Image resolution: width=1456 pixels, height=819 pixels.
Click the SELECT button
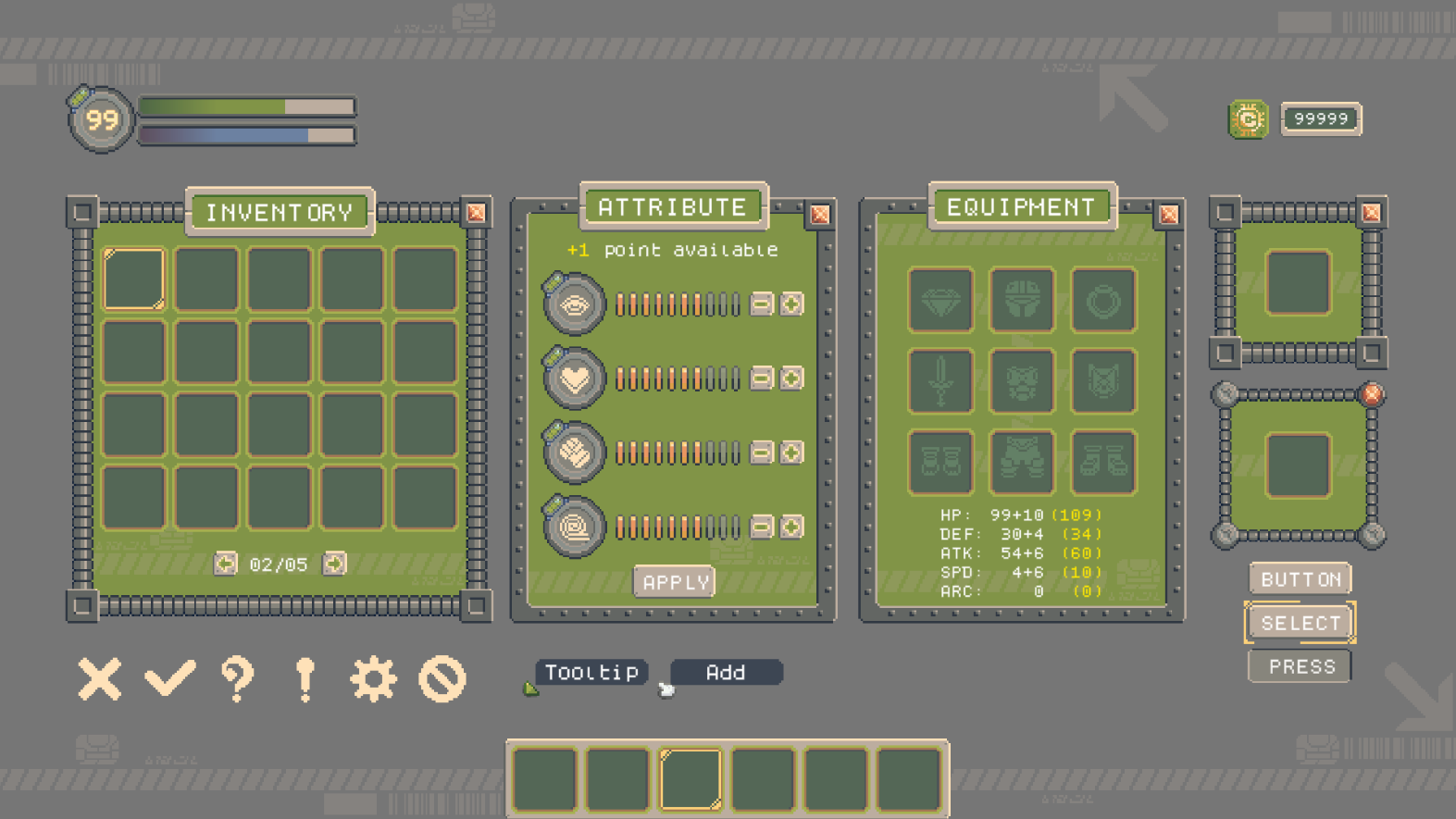1300,622
